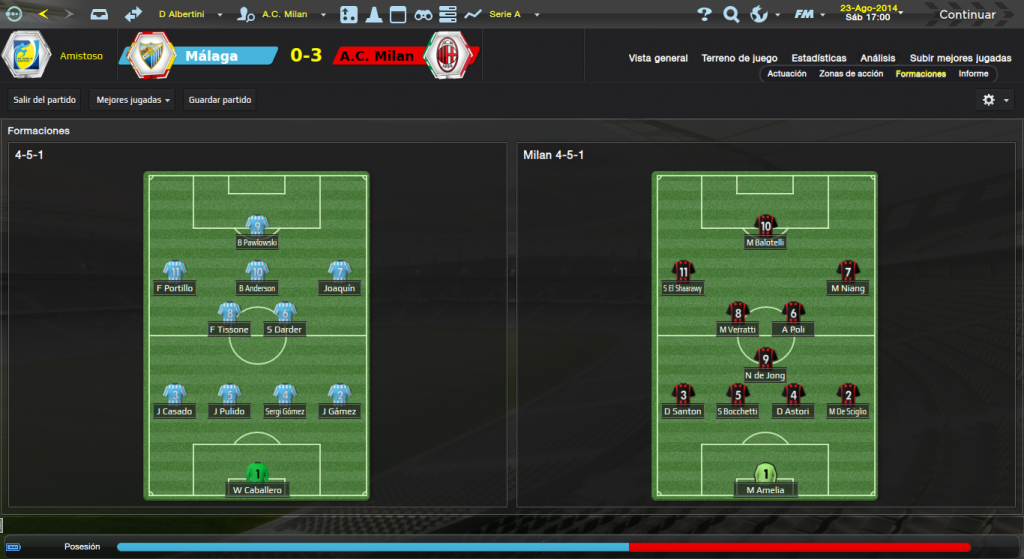
Task: Select Subir mejores jugadas
Action: pyautogui.click(x=960, y=58)
